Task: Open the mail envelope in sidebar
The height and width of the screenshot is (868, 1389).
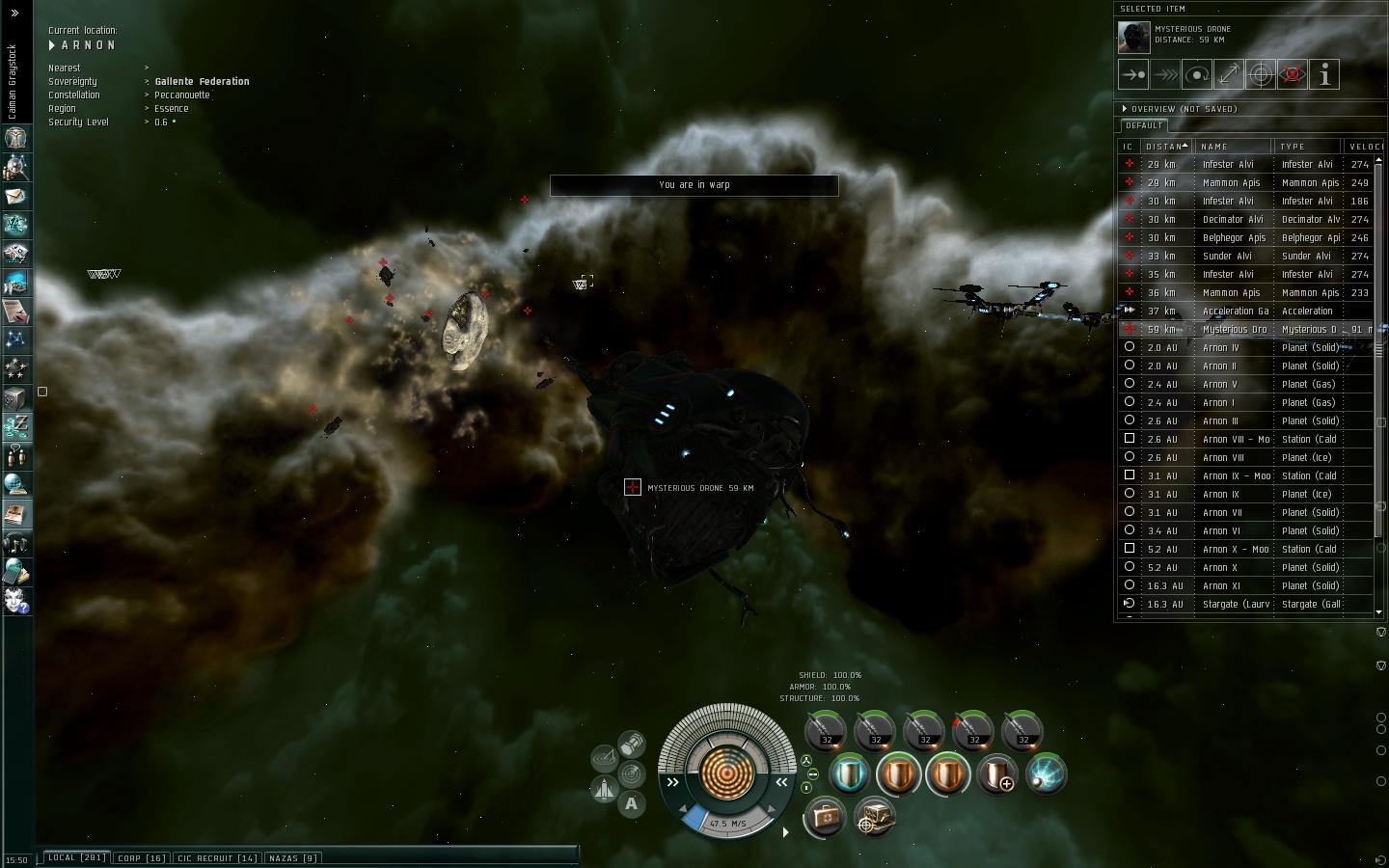Action: [15, 196]
